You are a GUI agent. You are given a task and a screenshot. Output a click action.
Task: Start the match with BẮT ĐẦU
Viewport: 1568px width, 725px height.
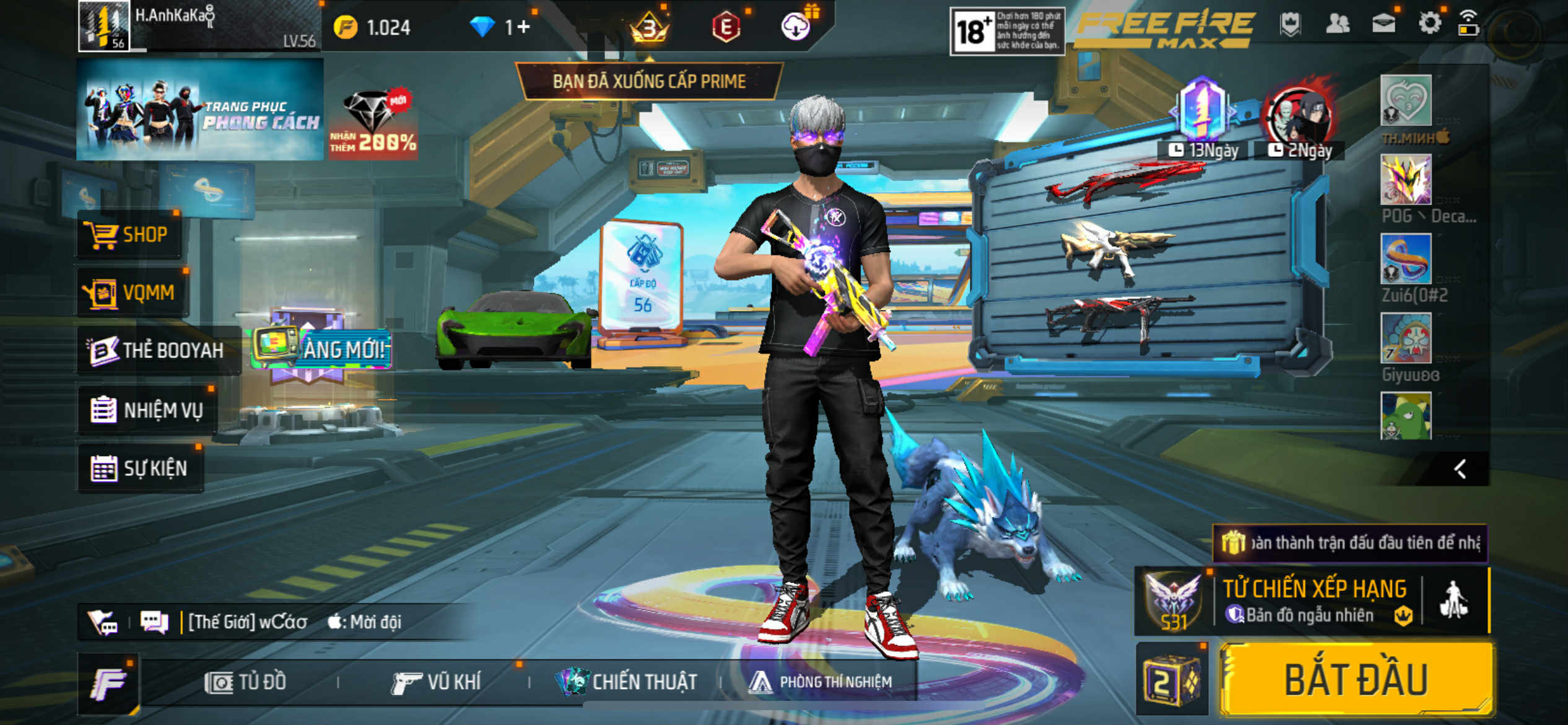pyautogui.click(x=1356, y=680)
